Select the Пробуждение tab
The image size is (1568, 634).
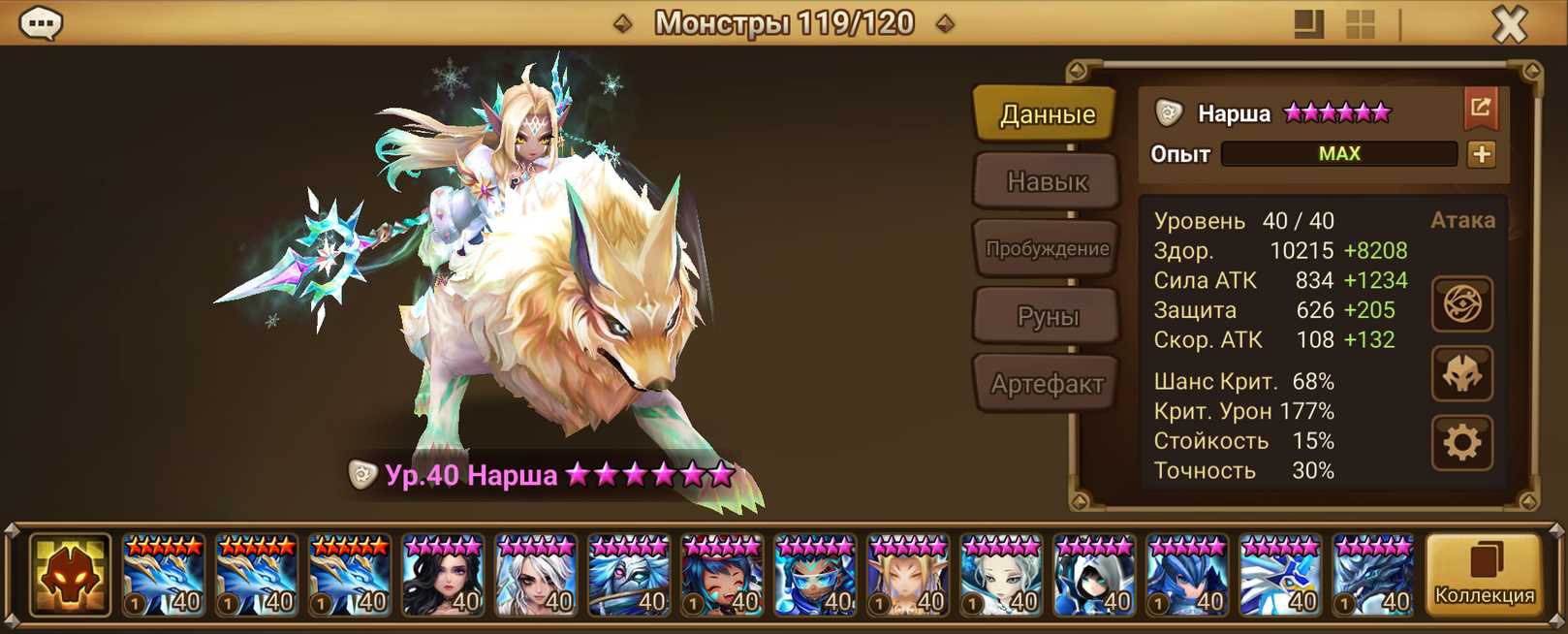click(1046, 249)
